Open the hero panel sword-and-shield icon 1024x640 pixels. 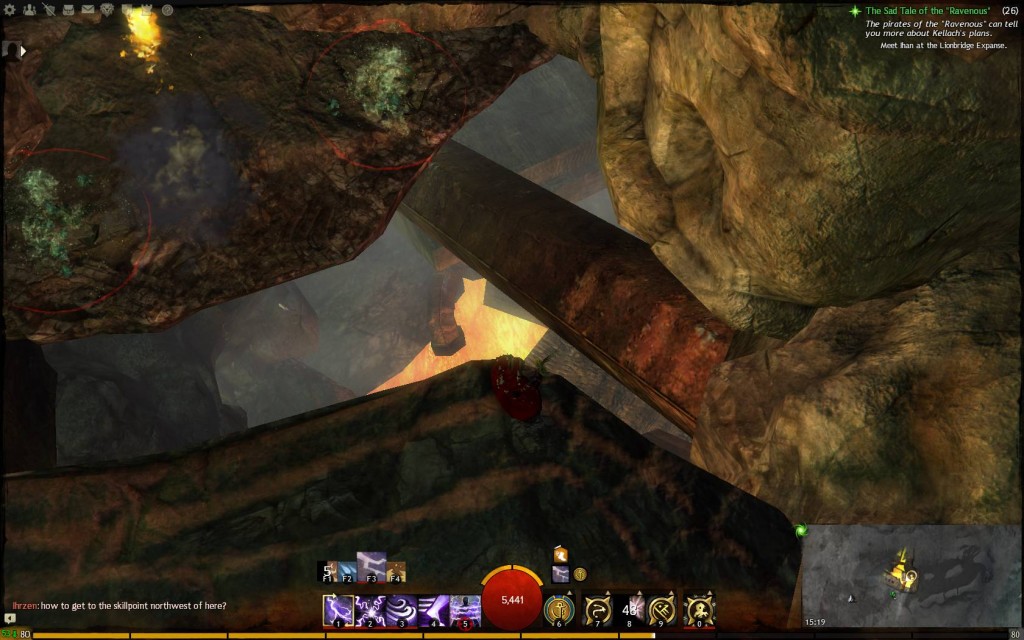coord(47,10)
